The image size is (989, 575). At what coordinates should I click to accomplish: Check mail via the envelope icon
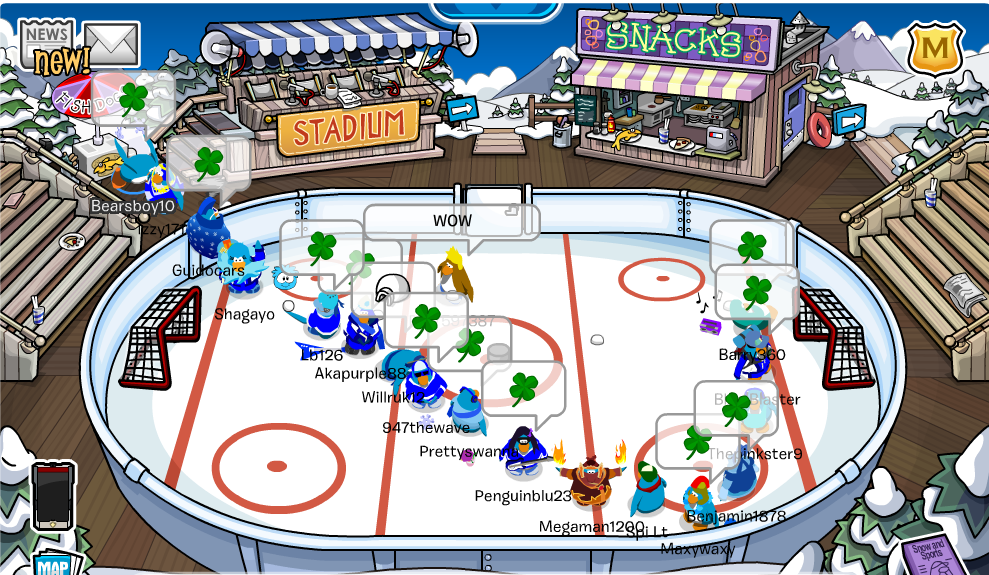(x=111, y=44)
